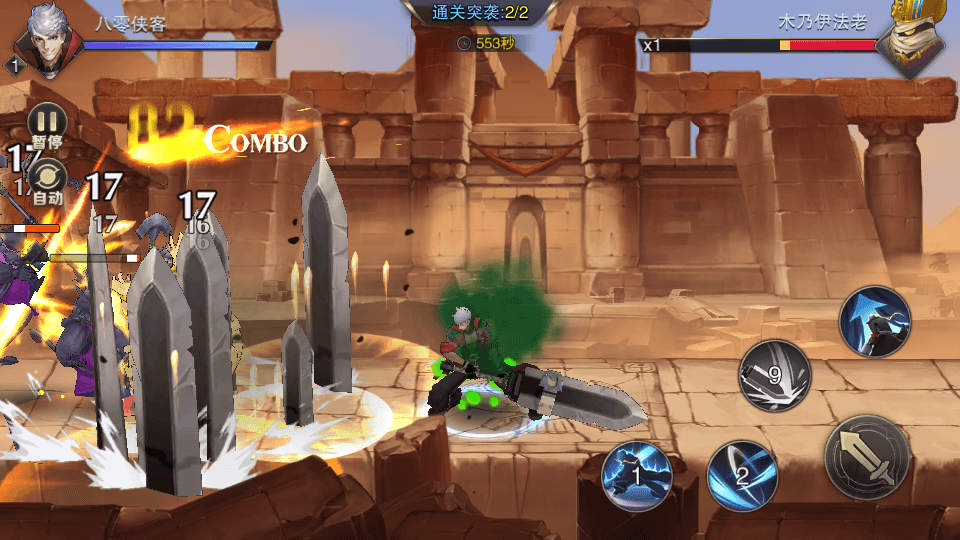Tap the sword basic attack button
960x540 pixels.
coord(867,455)
